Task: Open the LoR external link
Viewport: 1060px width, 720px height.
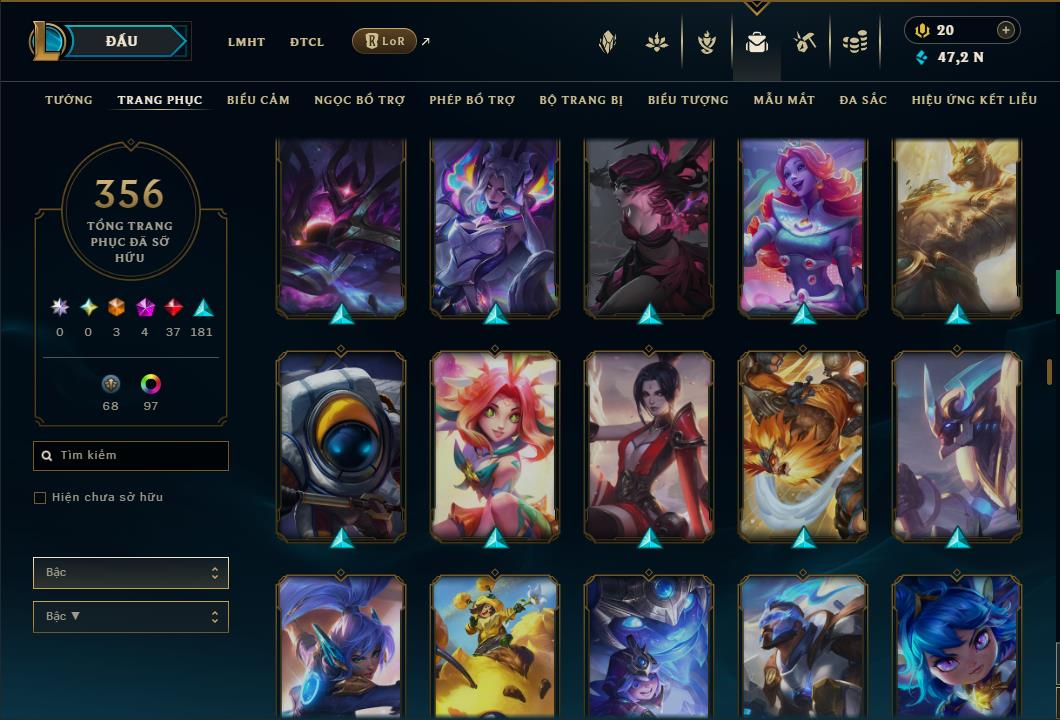Action: tap(385, 41)
